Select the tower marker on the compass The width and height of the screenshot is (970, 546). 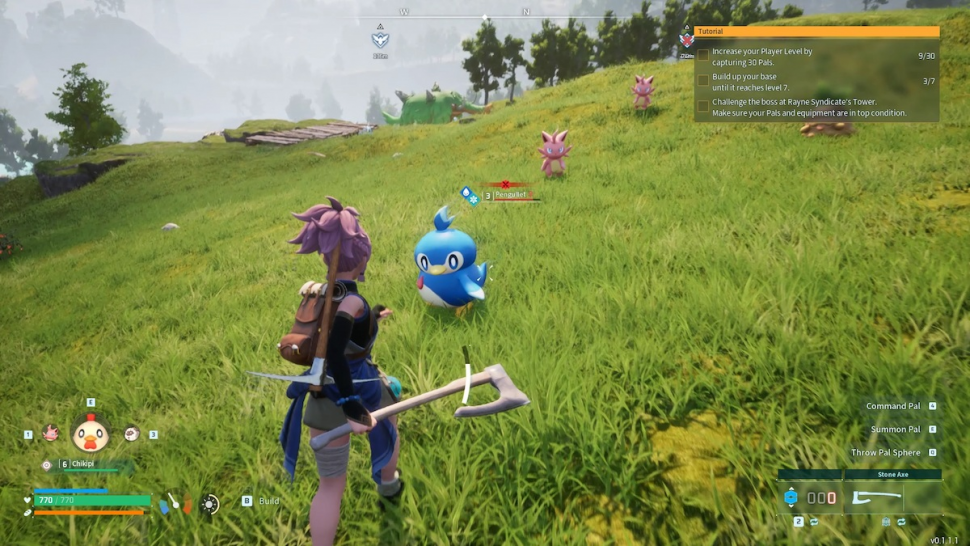pyautogui.click(x=380, y=40)
